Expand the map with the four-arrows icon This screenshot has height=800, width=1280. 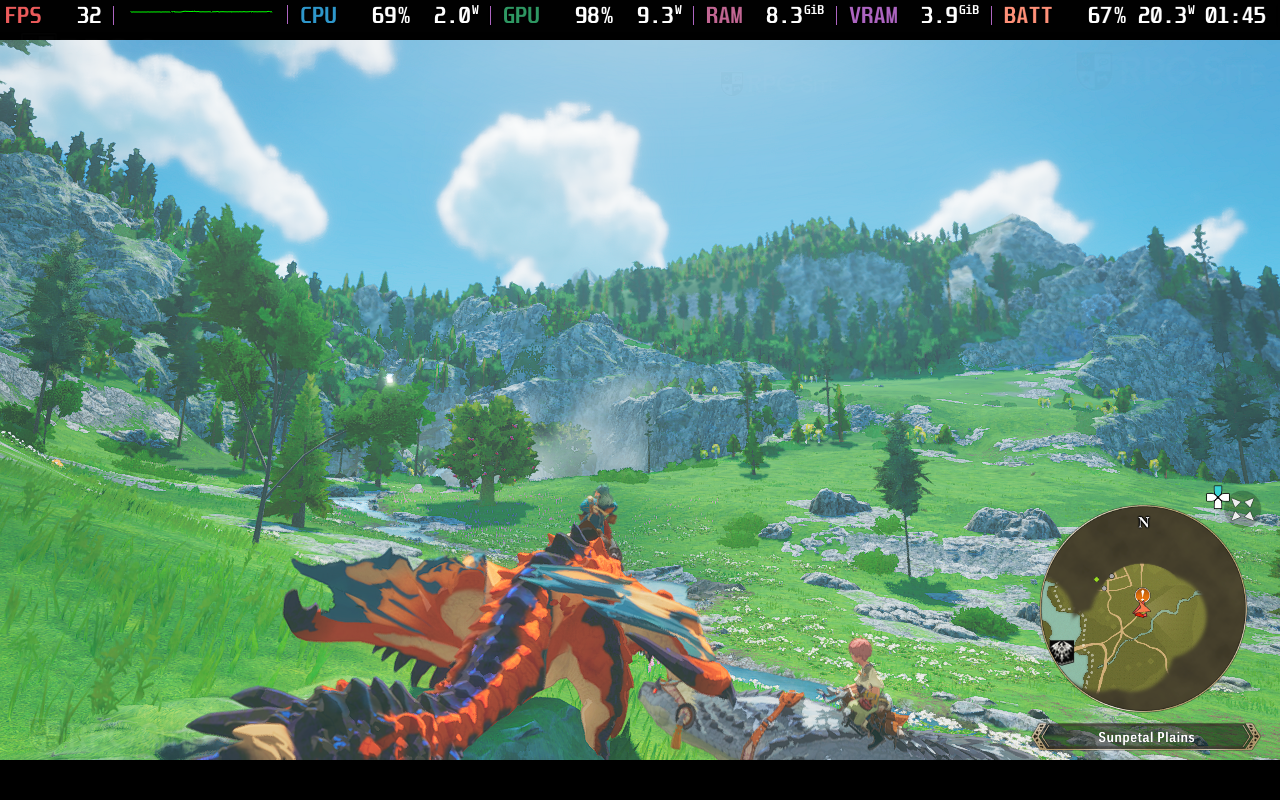pyautogui.click(x=1243, y=508)
